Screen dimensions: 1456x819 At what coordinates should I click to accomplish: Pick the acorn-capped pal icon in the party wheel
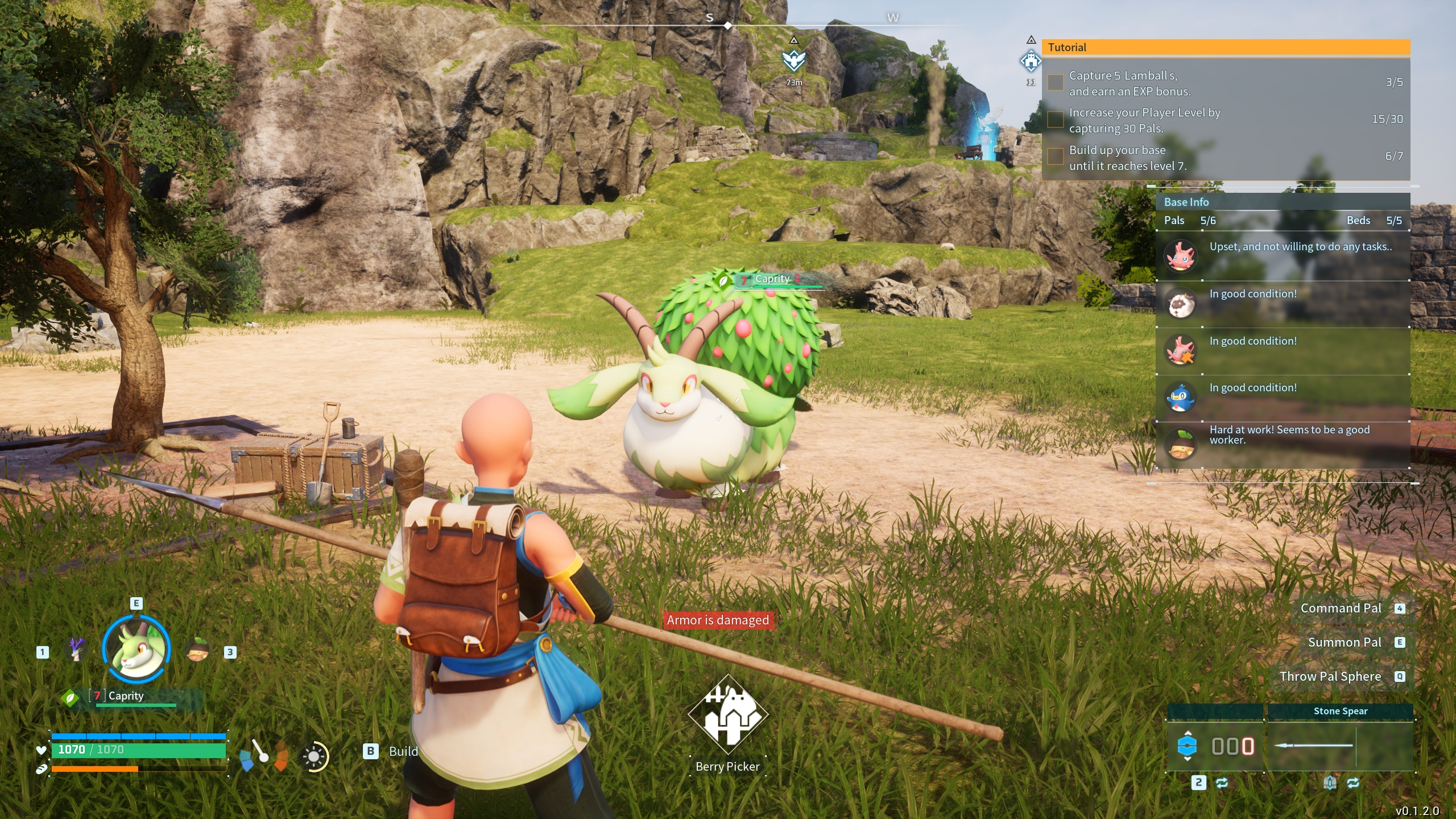point(197,649)
